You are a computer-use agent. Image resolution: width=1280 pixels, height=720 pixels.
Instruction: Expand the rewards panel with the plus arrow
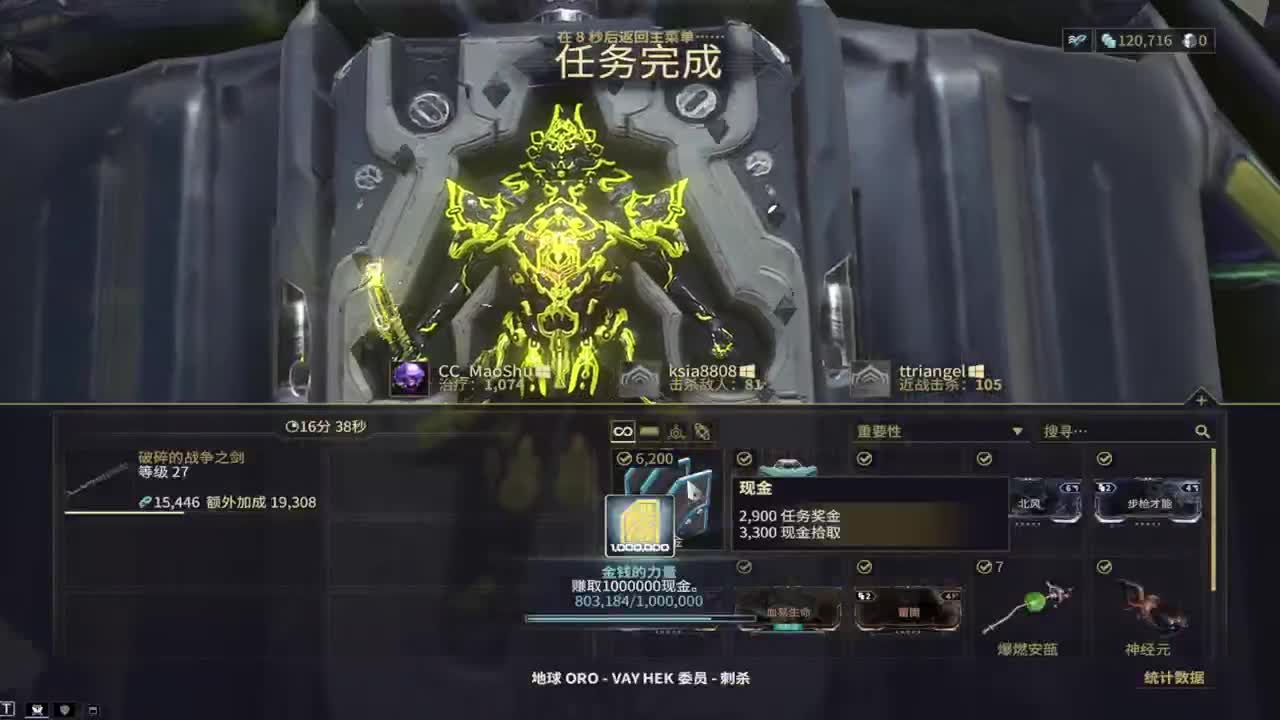click(x=1199, y=400)
